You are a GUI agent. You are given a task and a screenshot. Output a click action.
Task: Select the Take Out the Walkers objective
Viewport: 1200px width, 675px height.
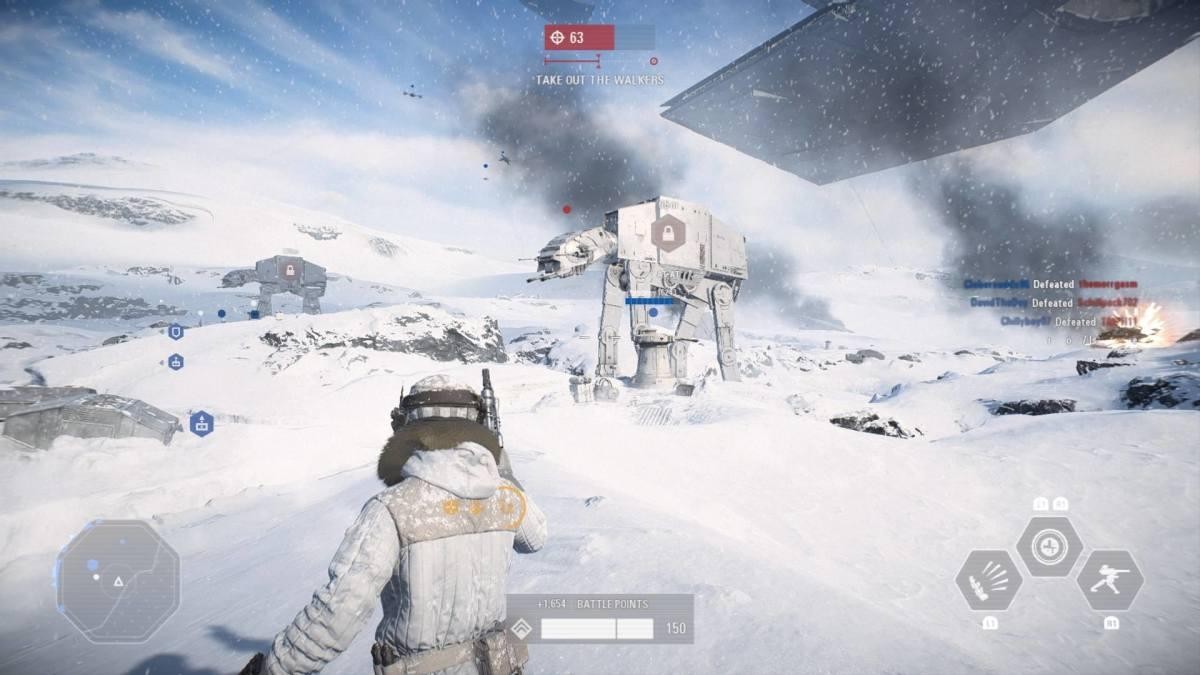click(599, 80)
